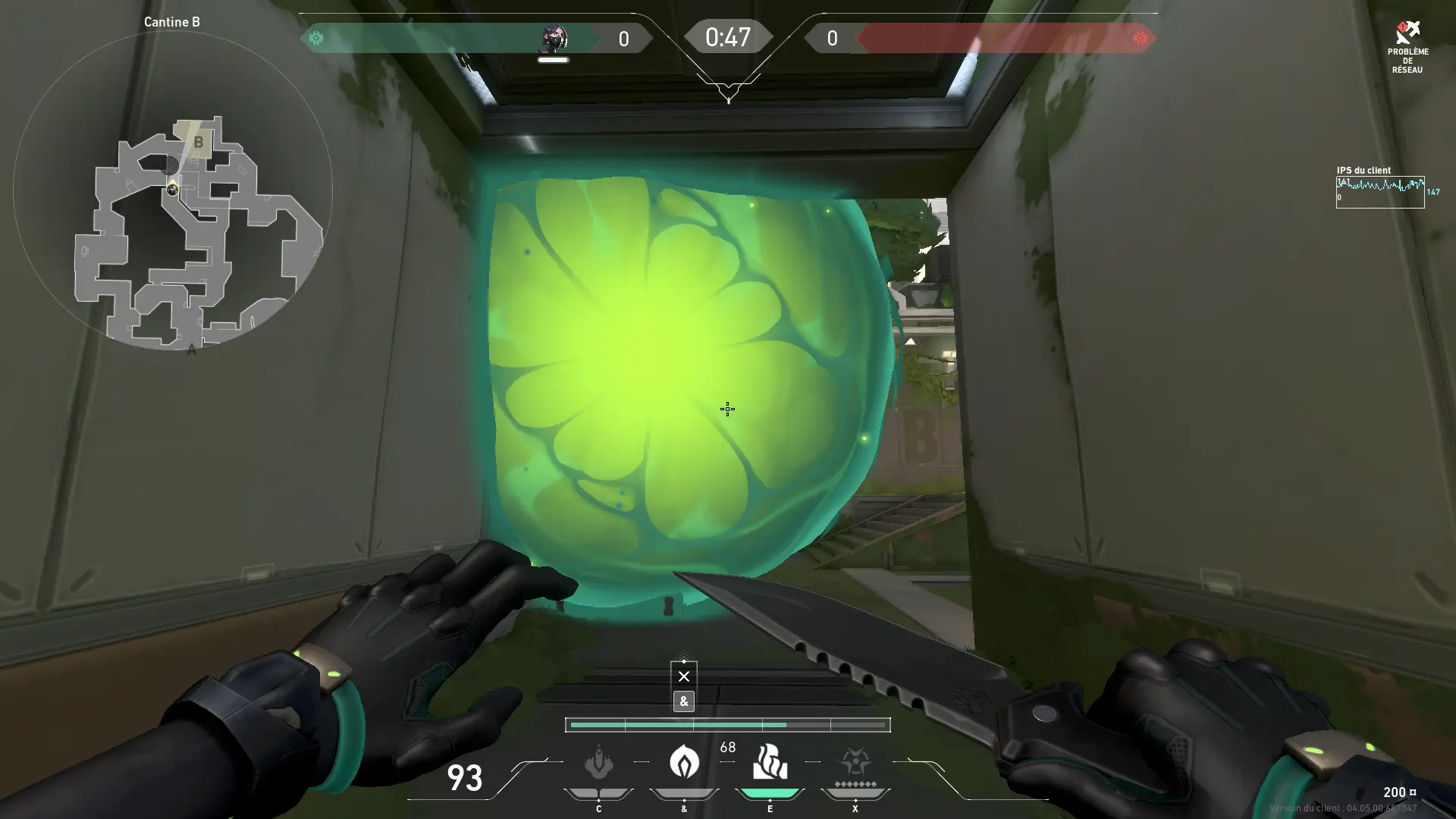Click the network problem warning icon
1456x819 pixels.
1407,33
